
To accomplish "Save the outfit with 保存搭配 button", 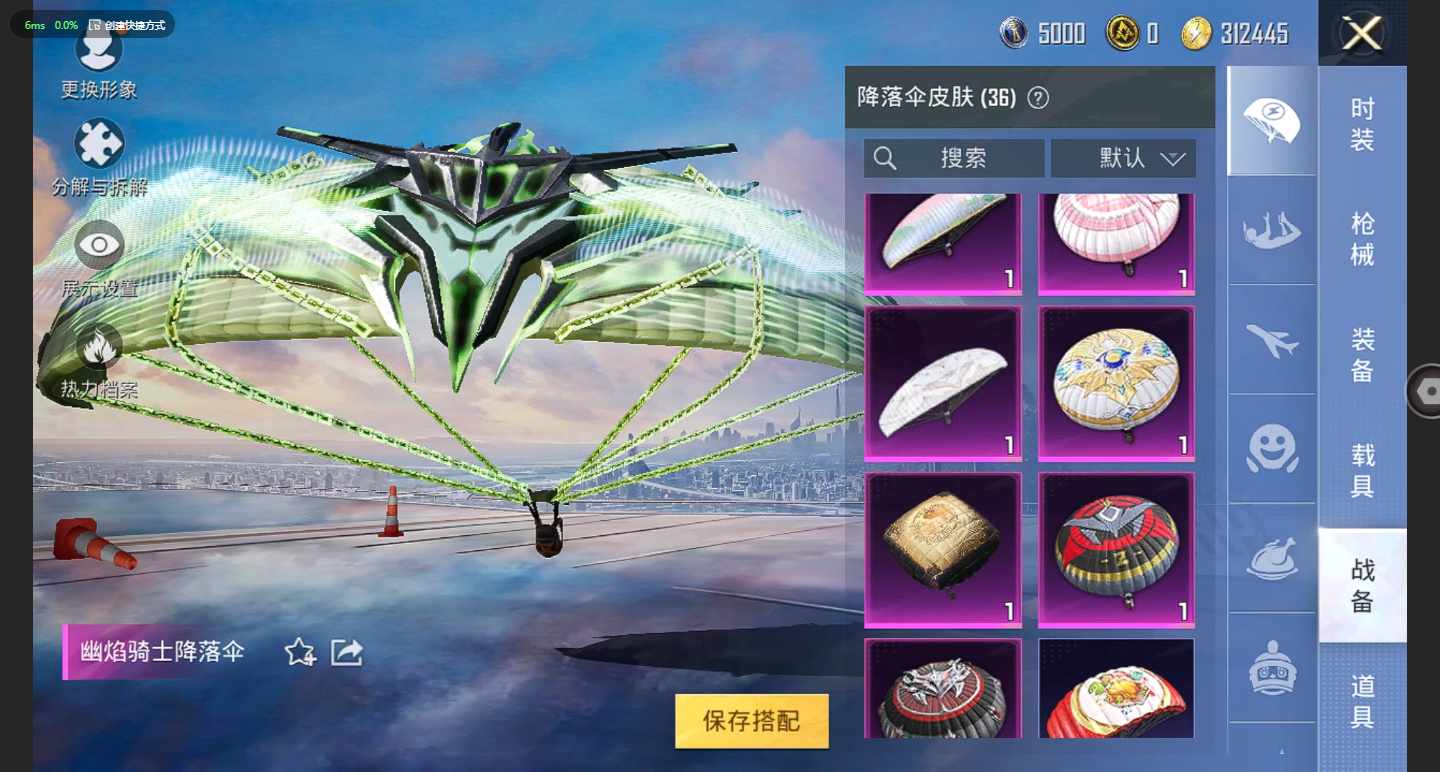I will 752,721.
